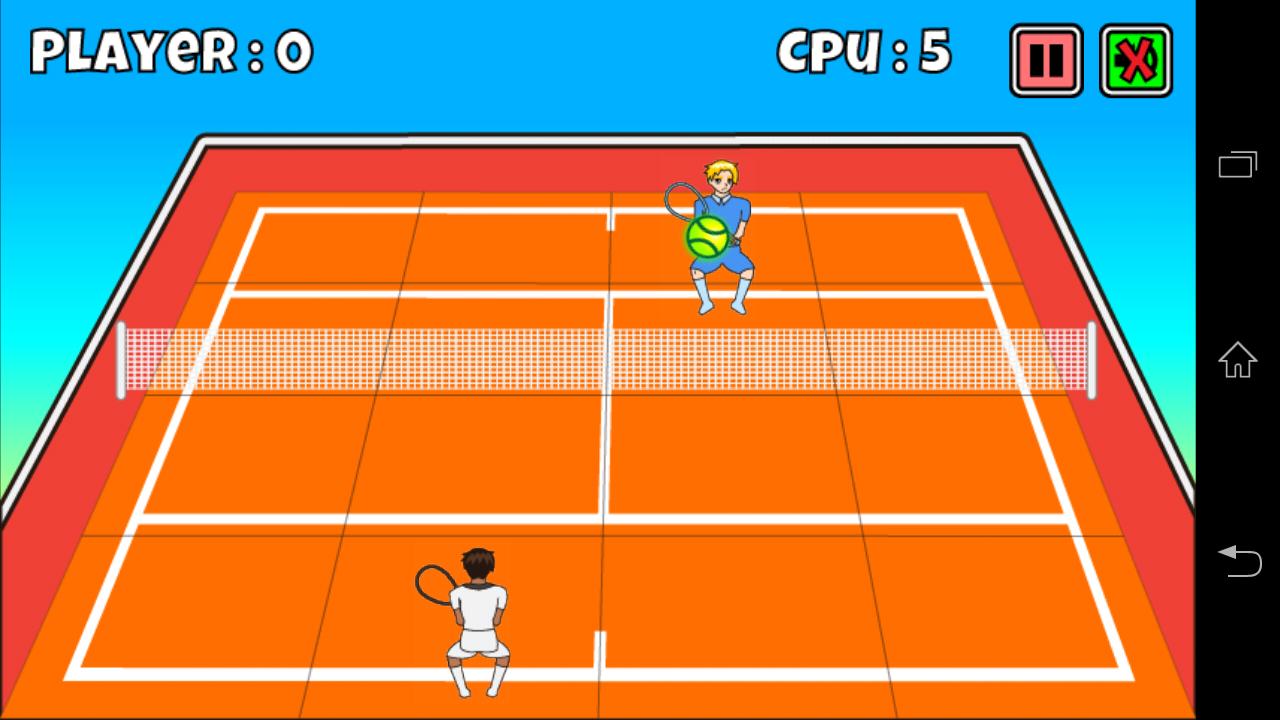The height and width of the screenshot is (720, 1280).
Task: Click the tennis ball held by CPU
Action: click(707, 237)
